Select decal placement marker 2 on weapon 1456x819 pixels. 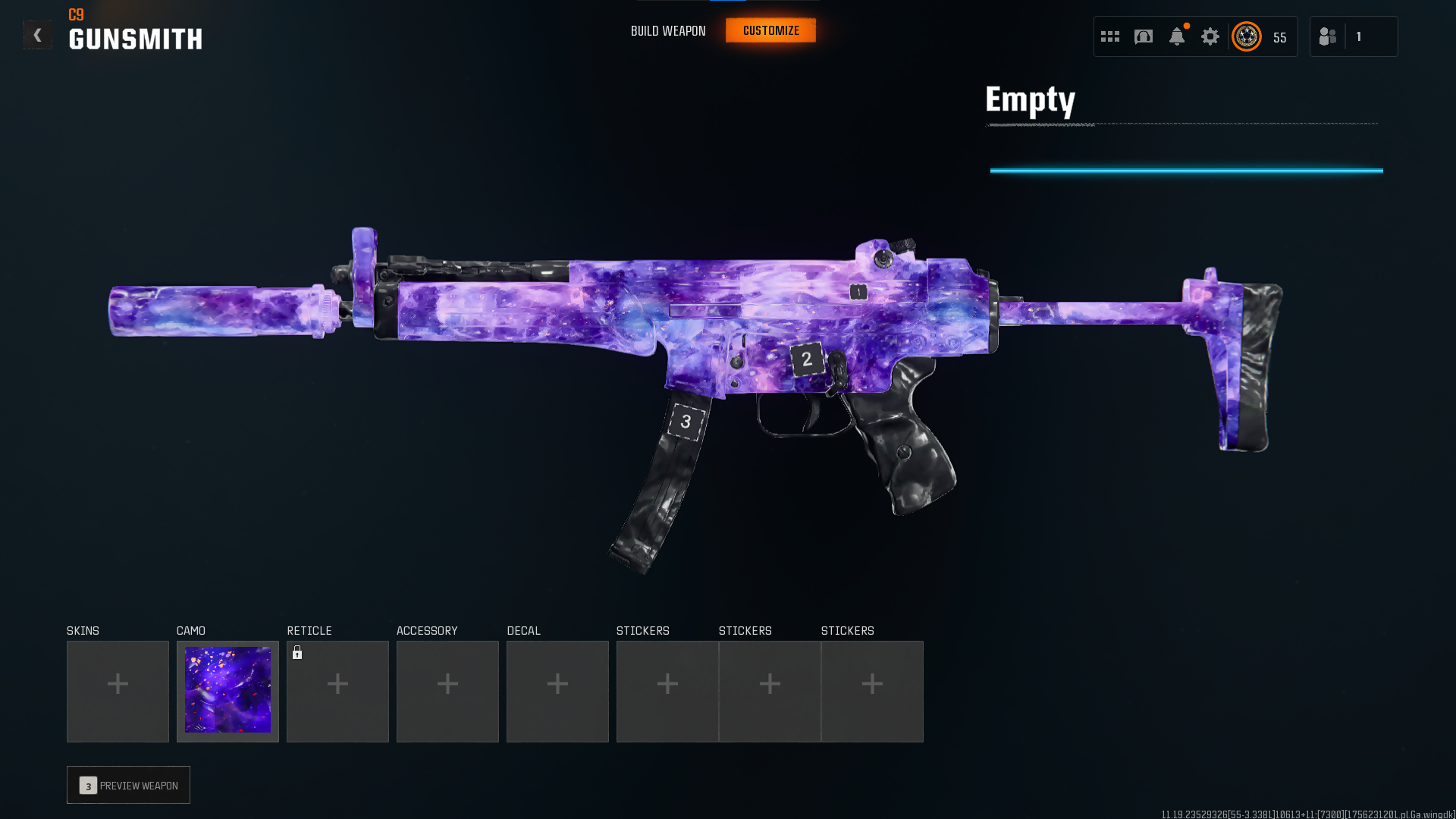pyautogui.click(x=807, y=359)
